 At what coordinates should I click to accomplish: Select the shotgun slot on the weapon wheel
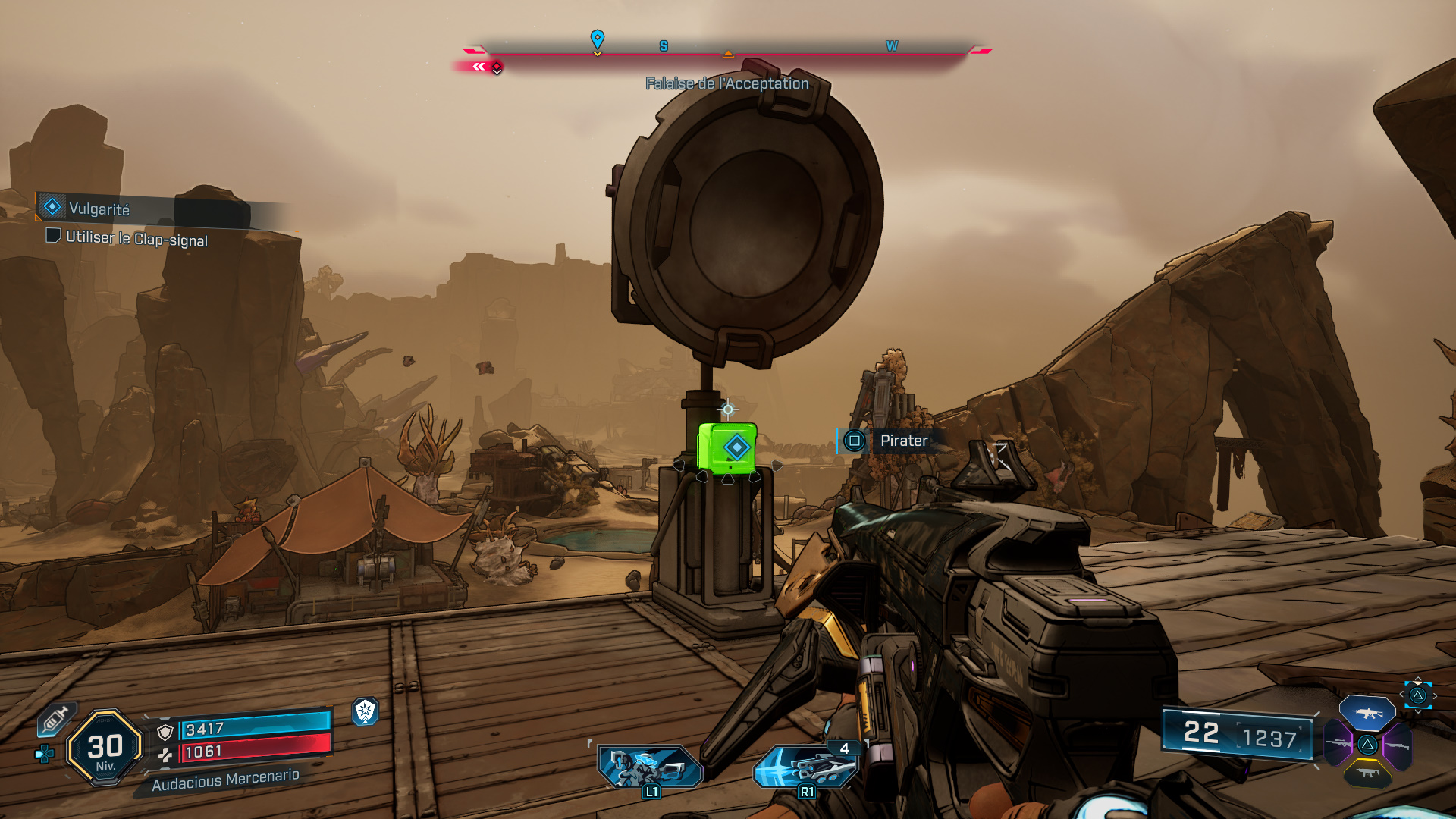[1398, 745]
